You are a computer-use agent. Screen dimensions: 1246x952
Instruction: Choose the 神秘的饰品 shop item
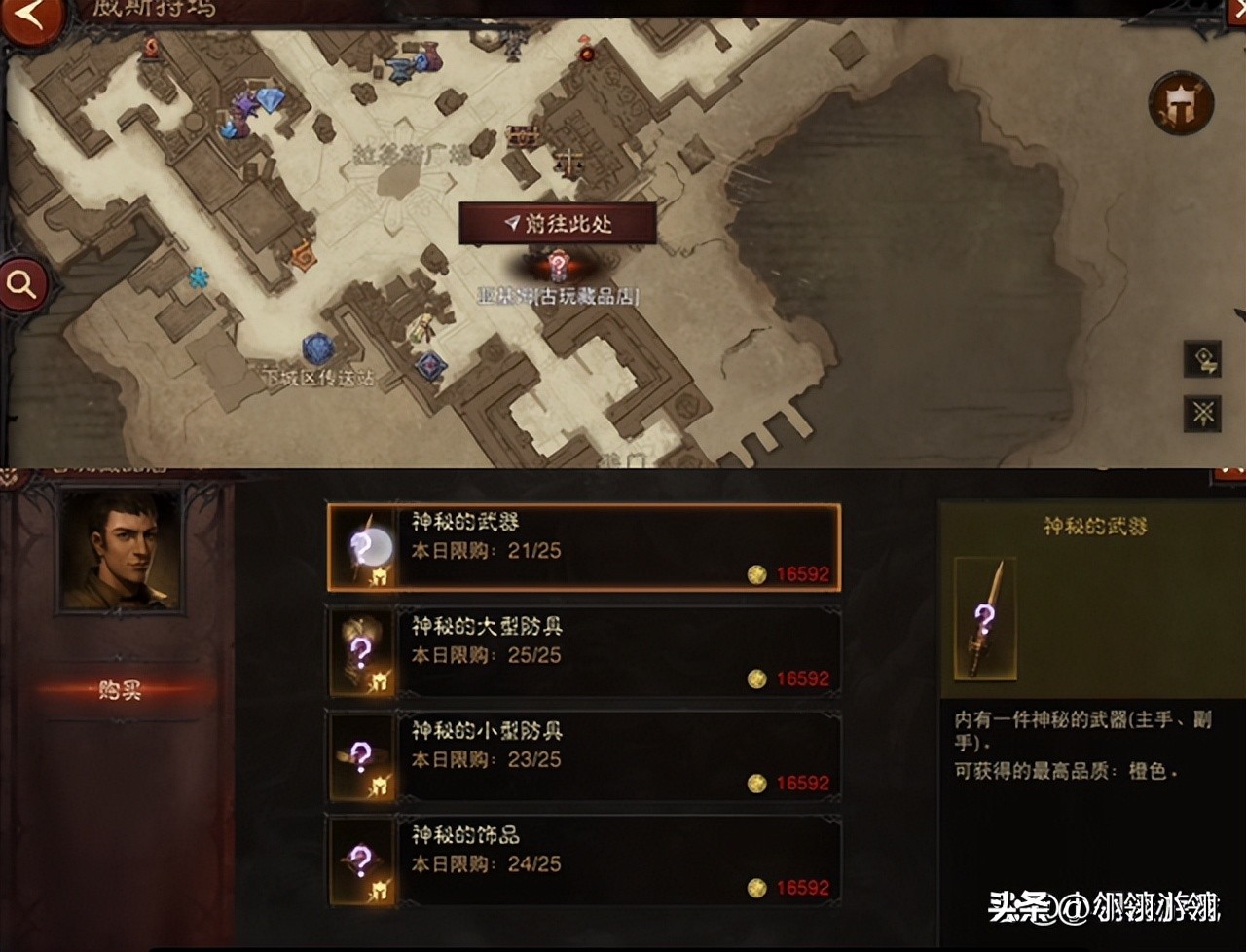(x=584, y=860)
